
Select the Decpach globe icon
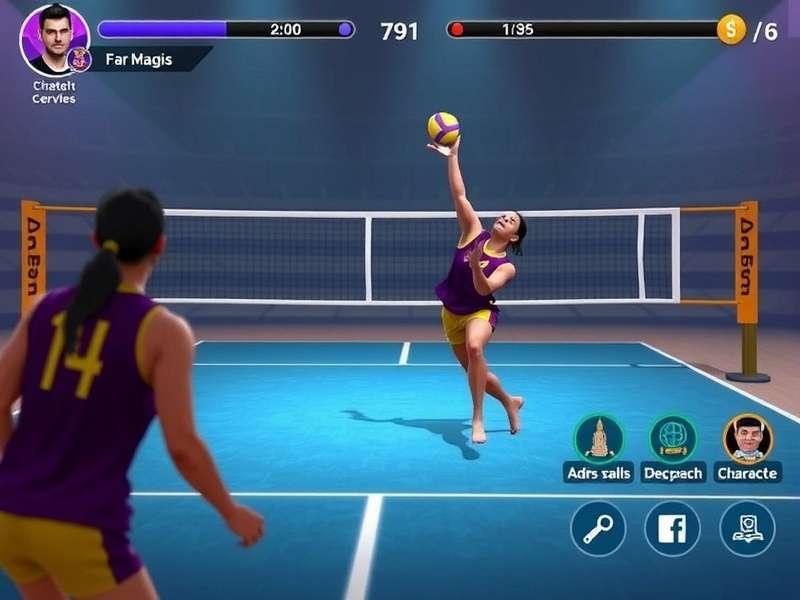point(673,438)
